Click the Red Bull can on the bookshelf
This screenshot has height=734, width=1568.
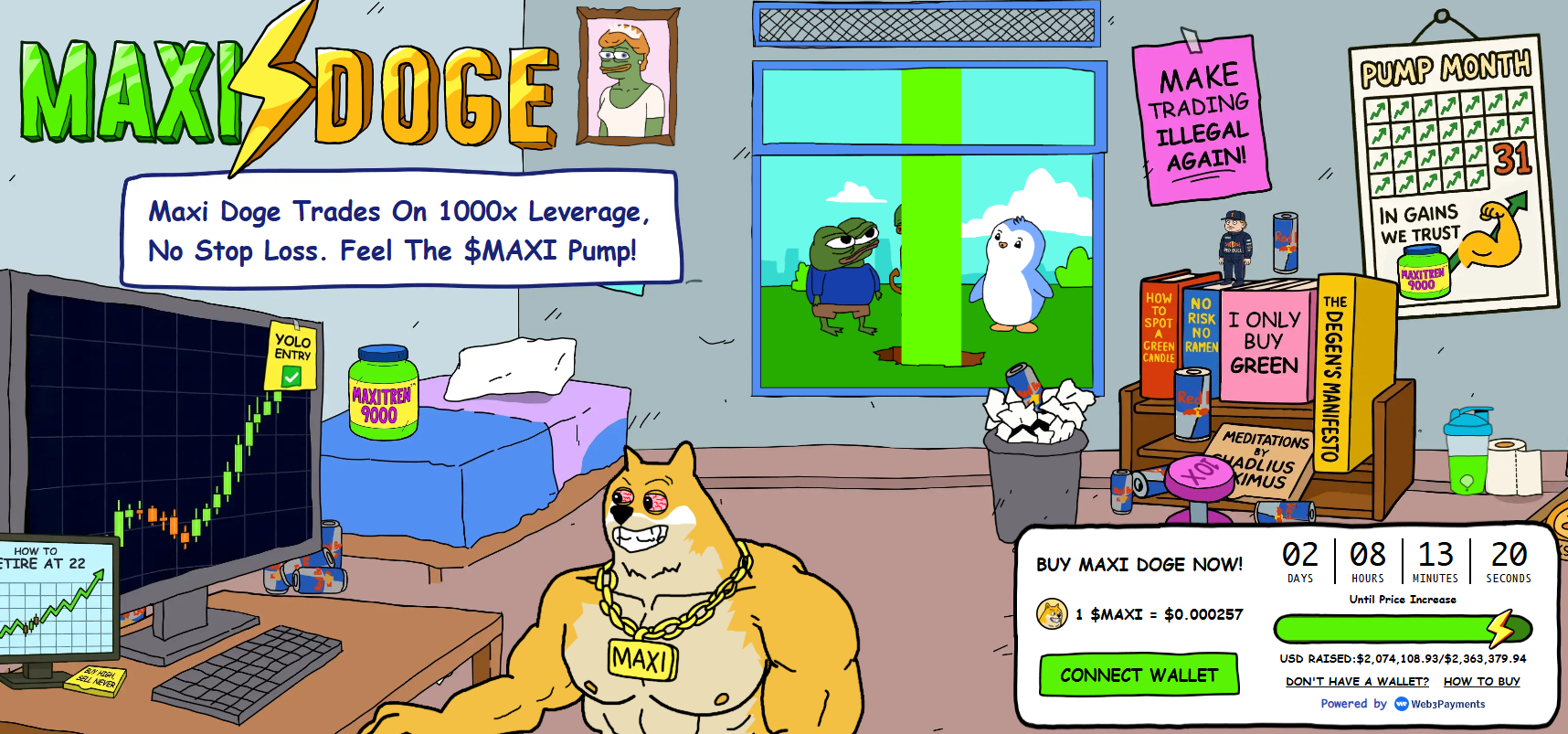pos(1192,402)
